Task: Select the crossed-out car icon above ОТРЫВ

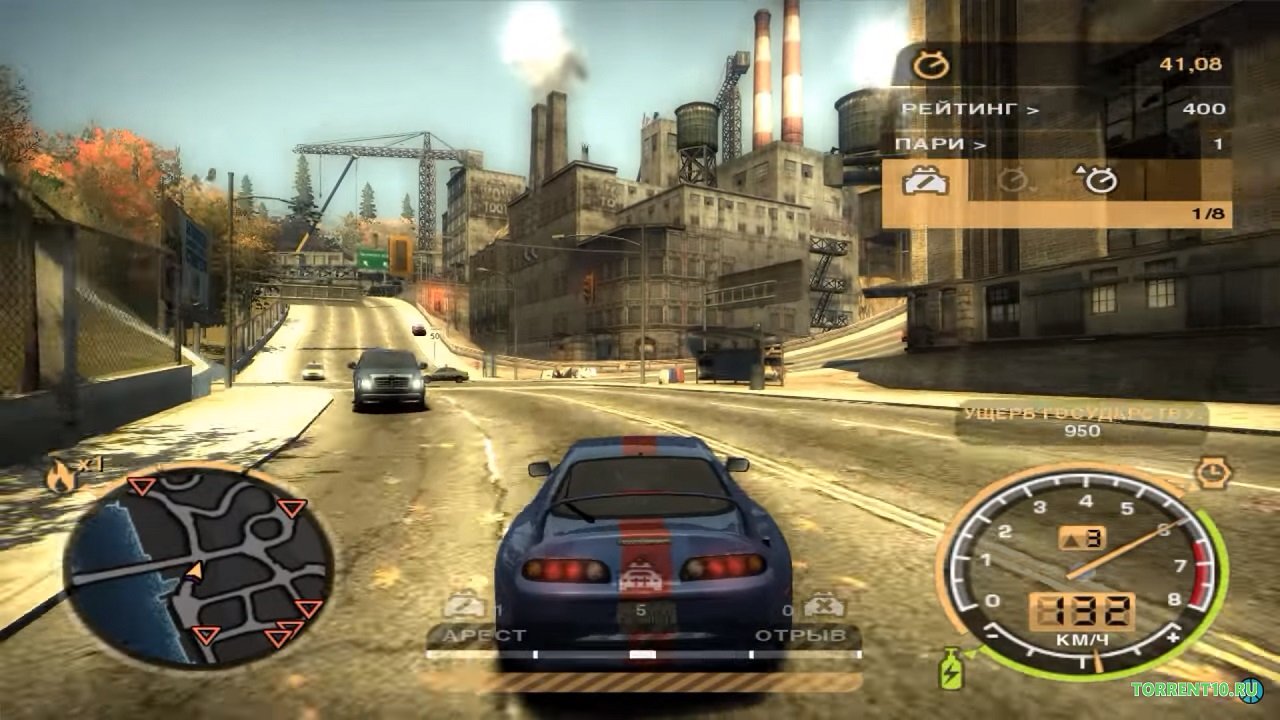Action: (x=824, y=605)
